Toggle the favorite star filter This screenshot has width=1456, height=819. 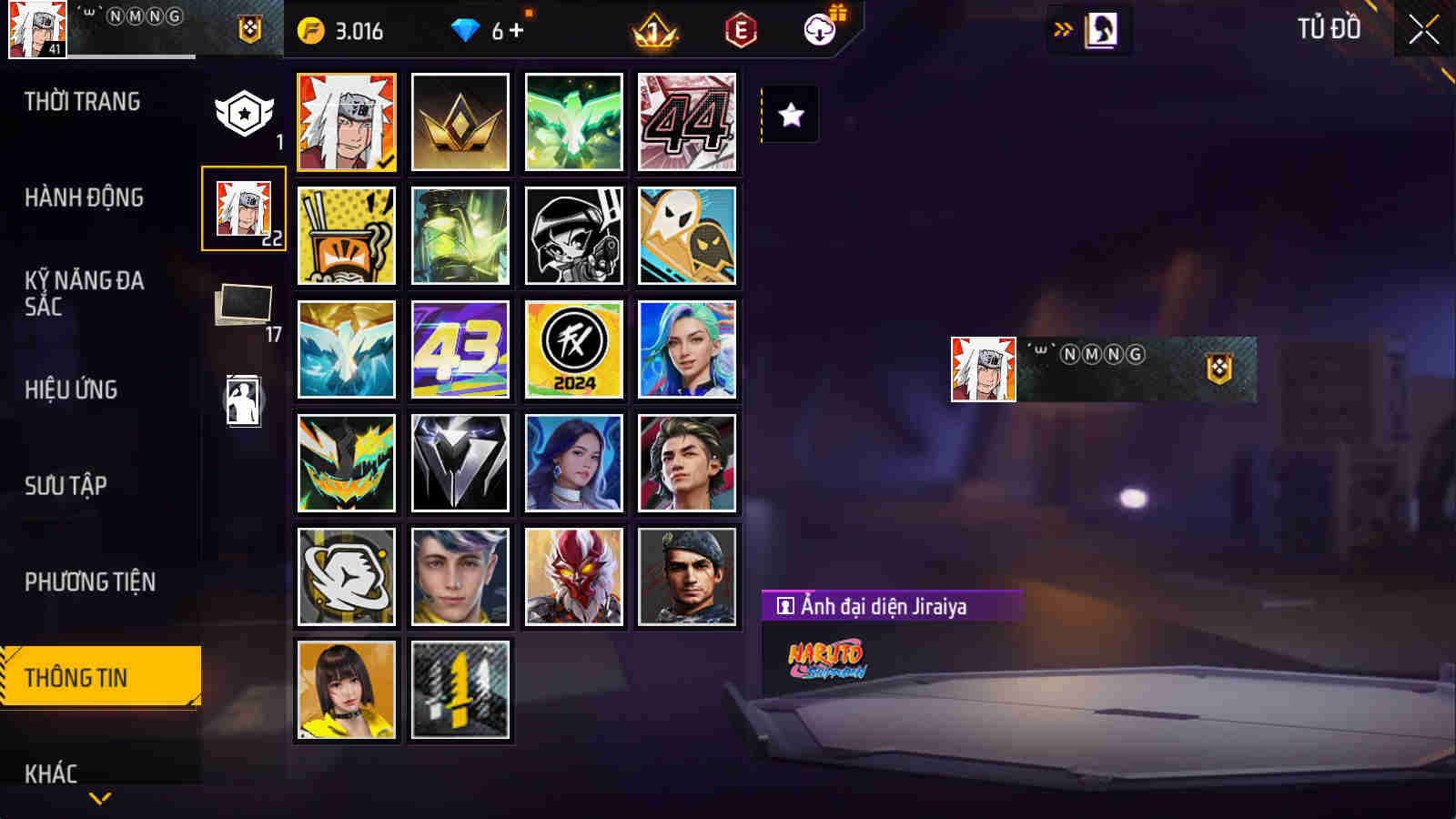788,114
